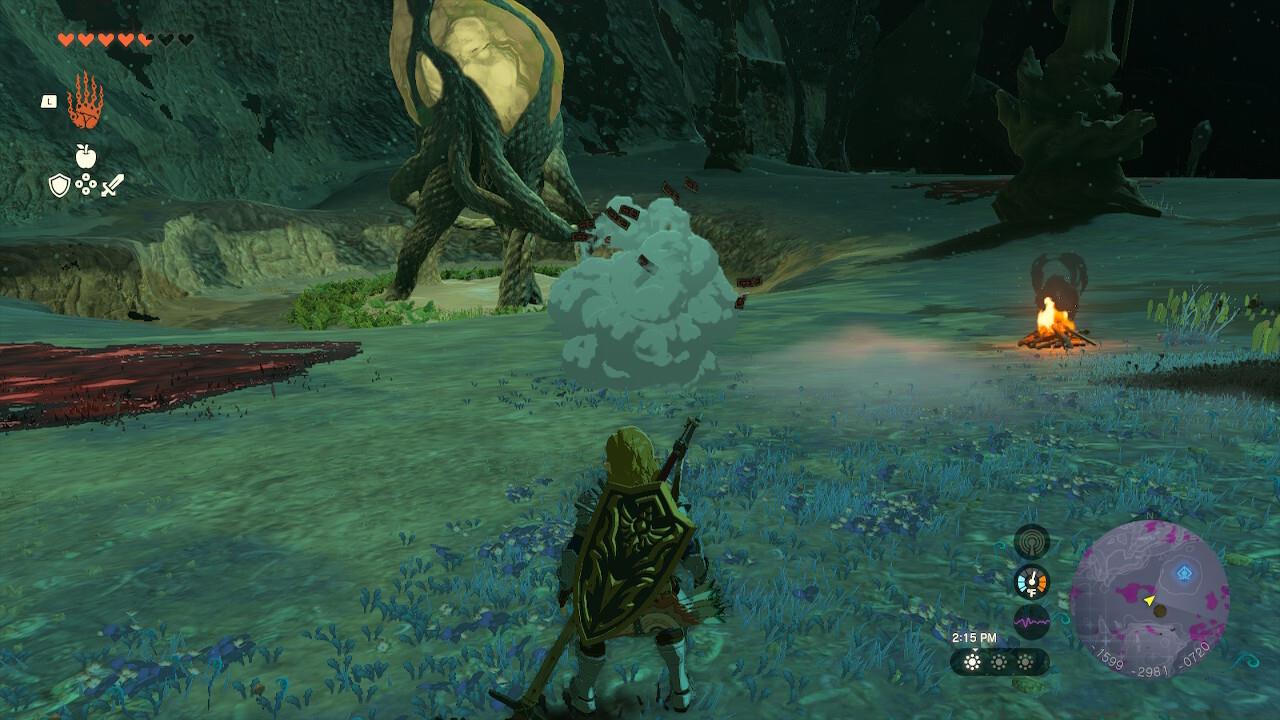Viewport: 1280px width, 720px height.
Task: Click the apple healing food icon
Action: click(86, 156)
